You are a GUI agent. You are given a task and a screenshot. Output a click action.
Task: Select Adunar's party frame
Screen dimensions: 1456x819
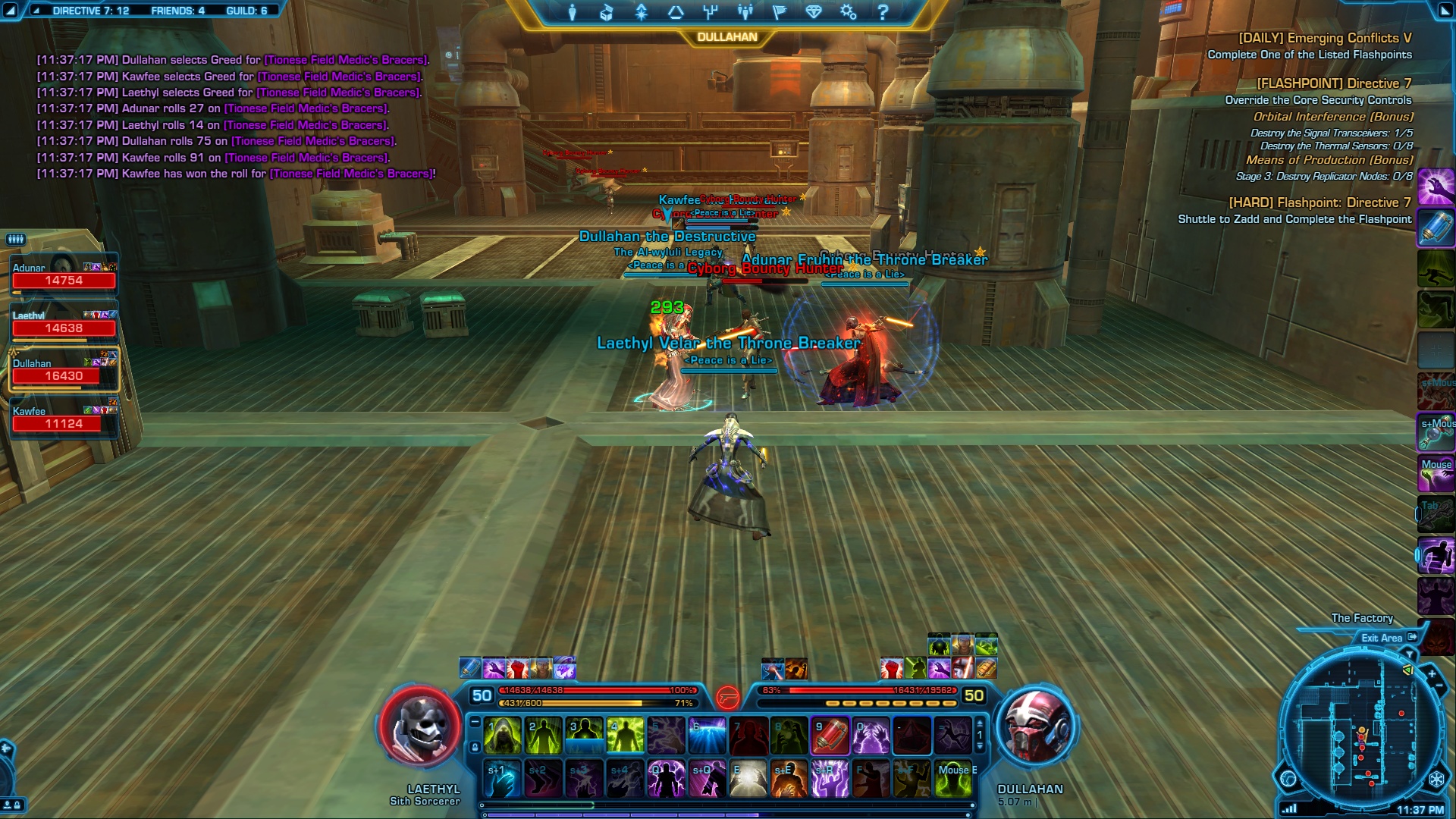(64, 275)
